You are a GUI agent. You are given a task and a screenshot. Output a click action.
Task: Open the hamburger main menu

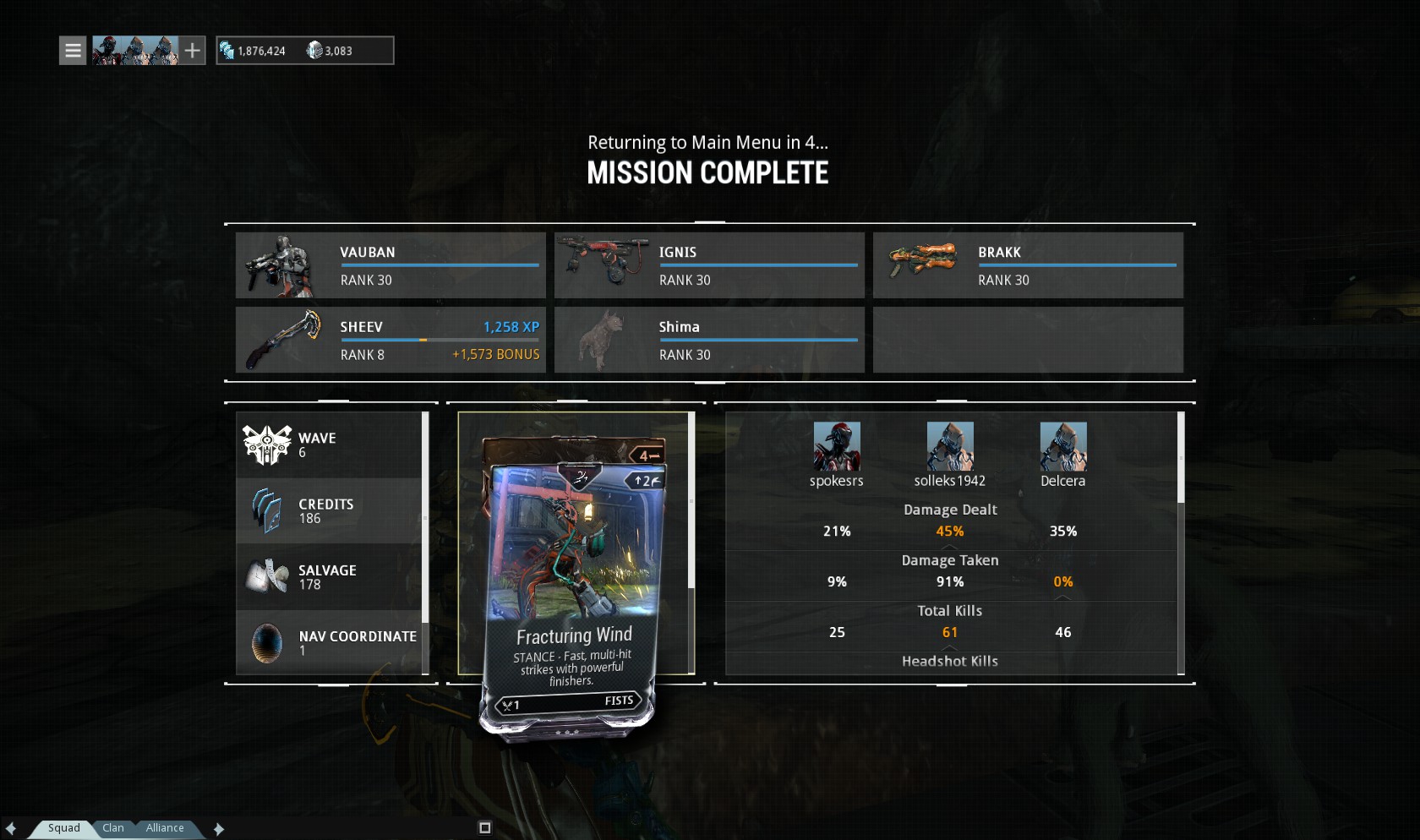[x=73, y=51]
